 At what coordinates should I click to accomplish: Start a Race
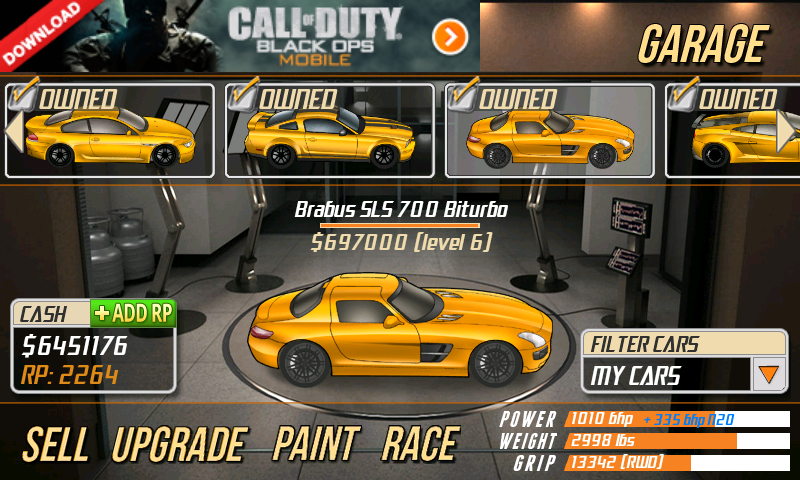tap(420, 443)
